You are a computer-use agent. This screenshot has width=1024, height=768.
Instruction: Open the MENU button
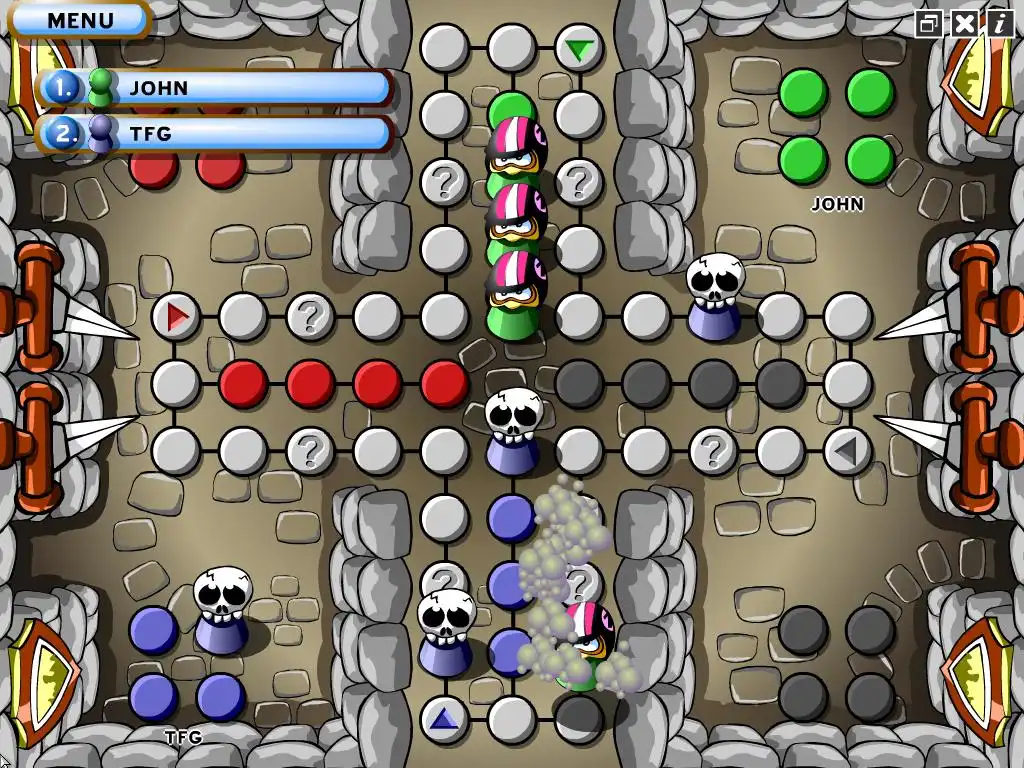pos(80,20)
